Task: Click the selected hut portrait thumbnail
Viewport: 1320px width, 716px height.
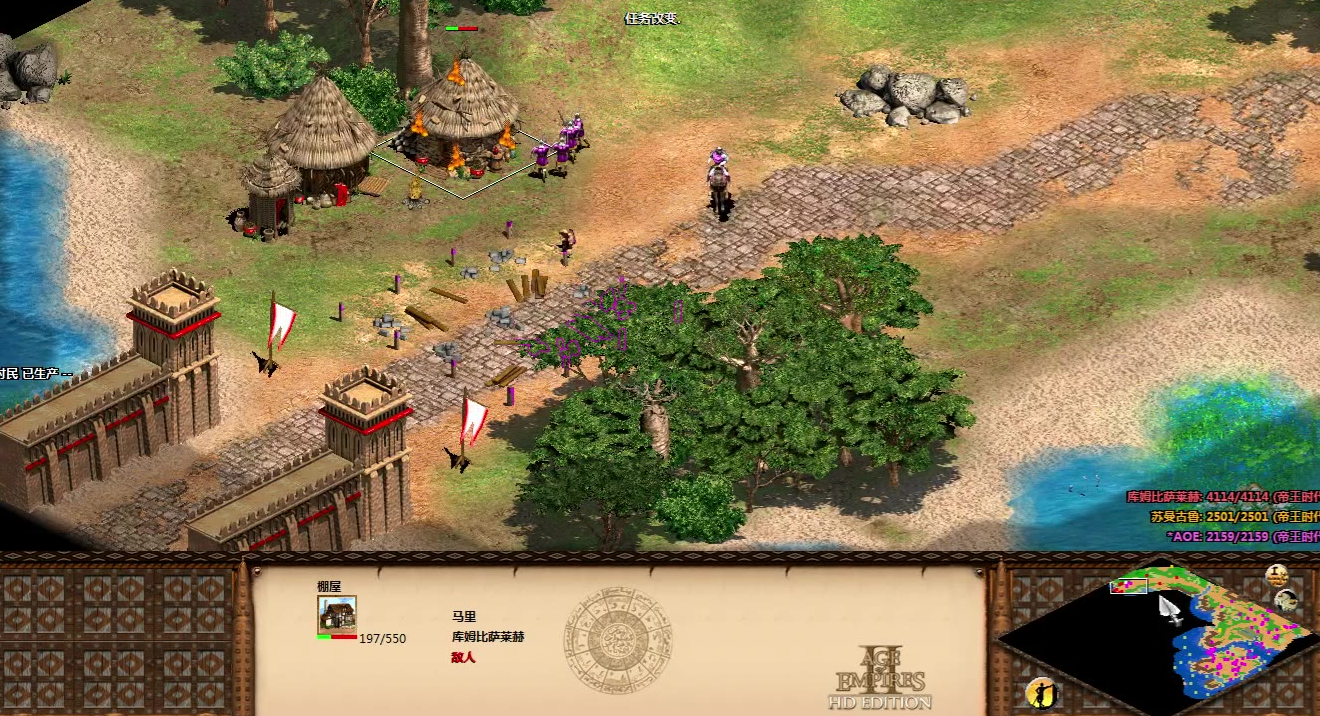Action: coord(337,614)
